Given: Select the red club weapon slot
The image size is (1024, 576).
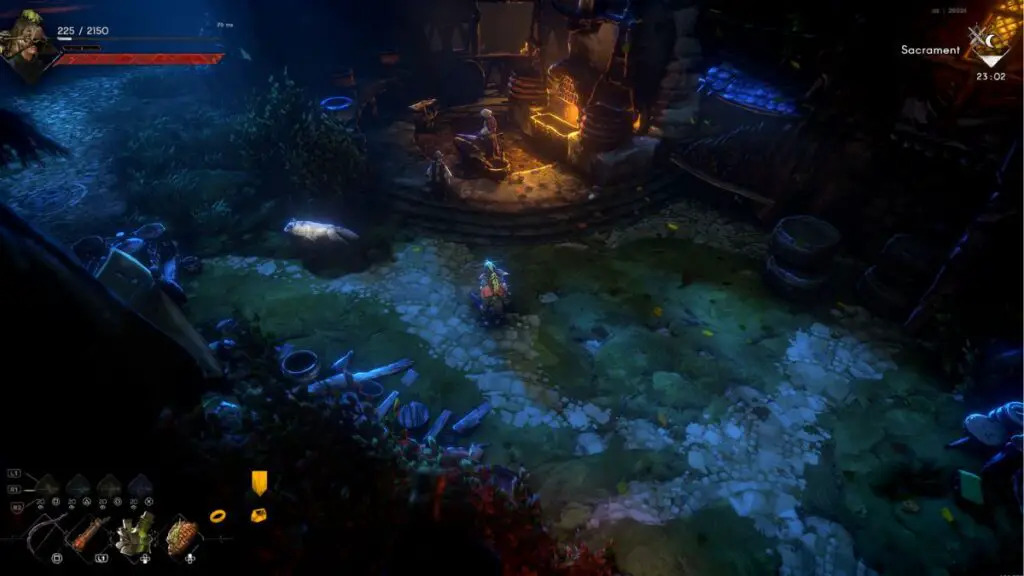Looking at the screenshot, I should [x=88, y=534].
